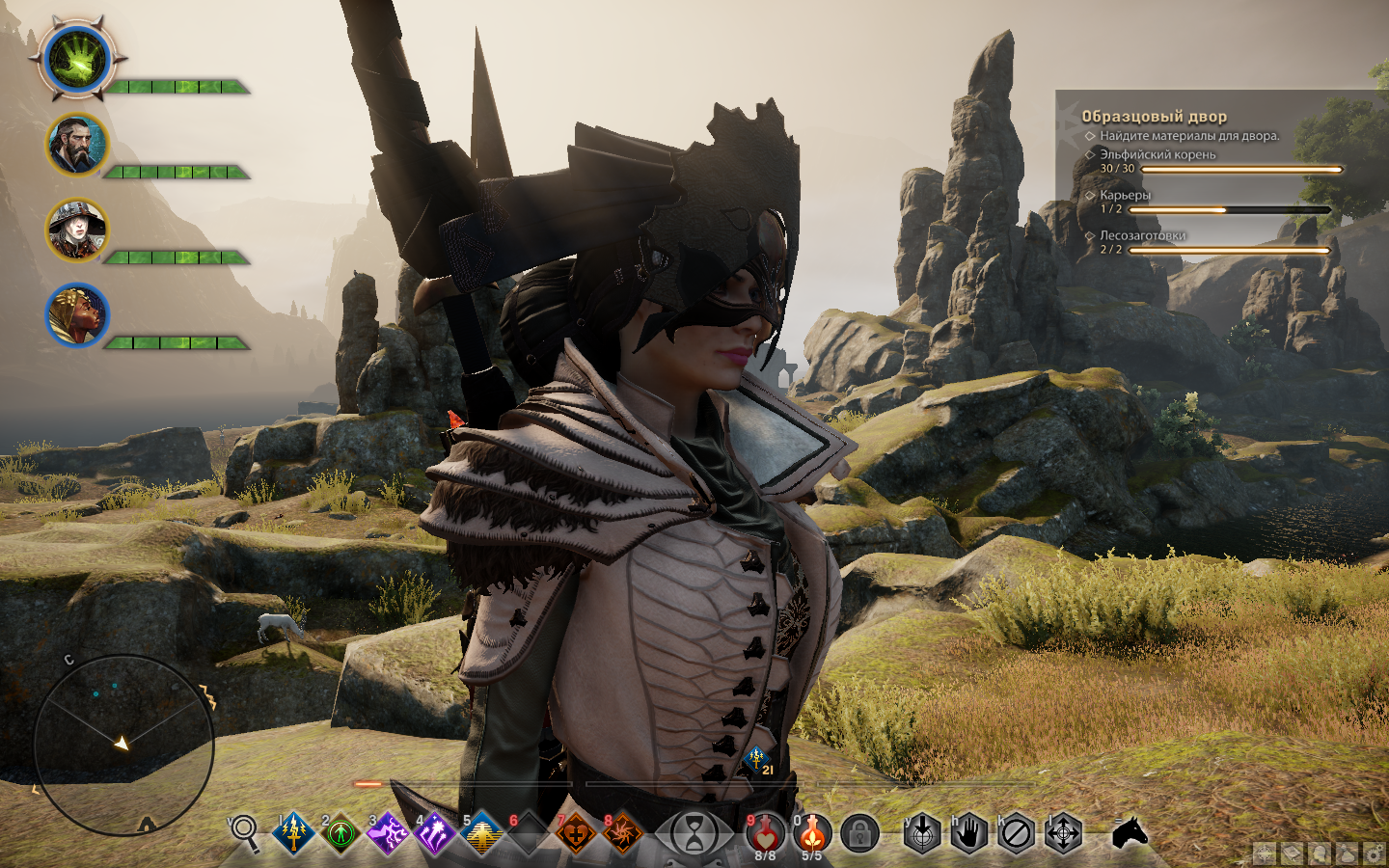Image resolution: width=1389 pixels, height=868 pixels.
Task: Issue the open-hand hold position command
Action: click(969, 832)
